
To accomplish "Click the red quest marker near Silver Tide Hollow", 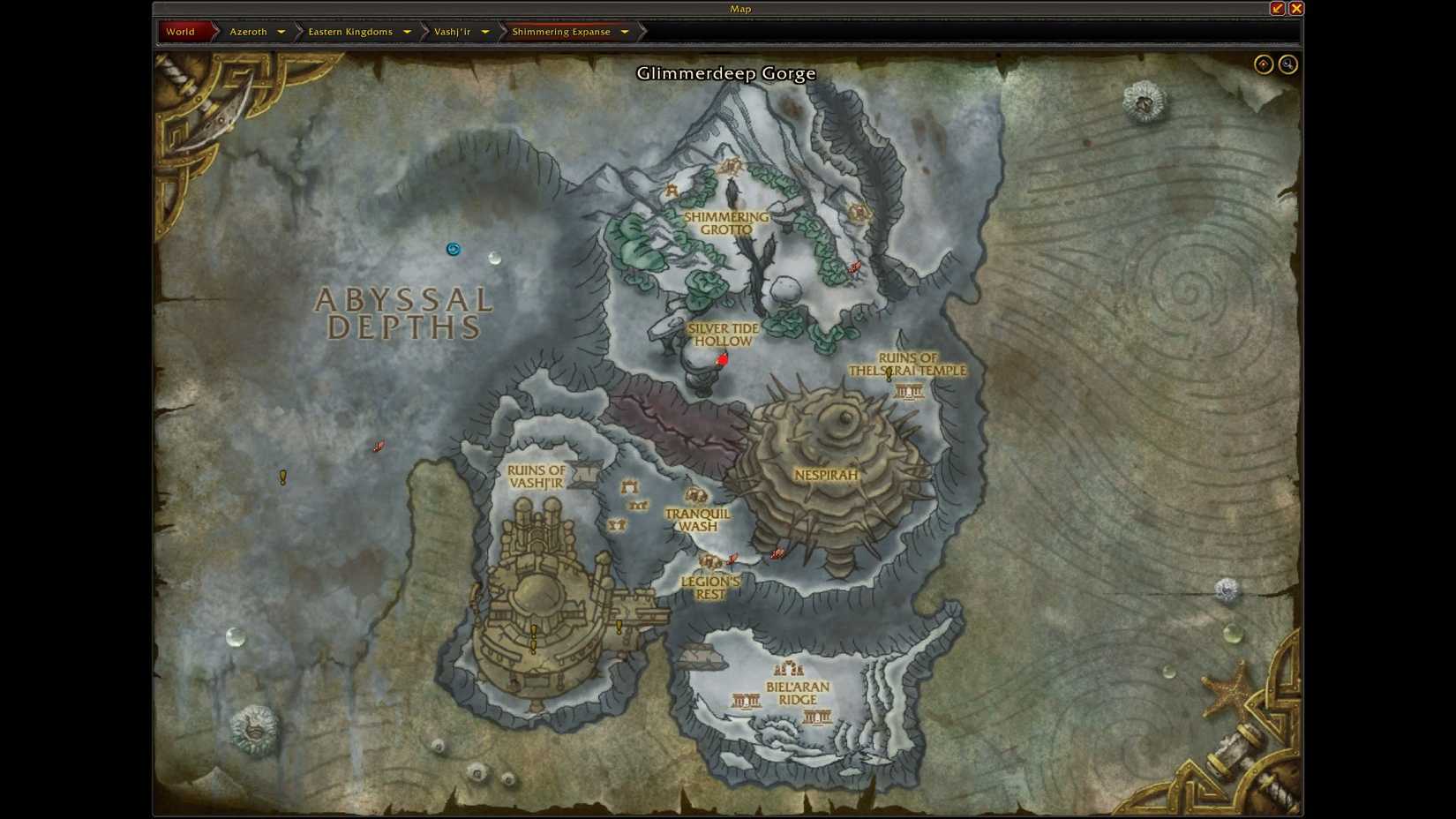I will pos(723,359).
